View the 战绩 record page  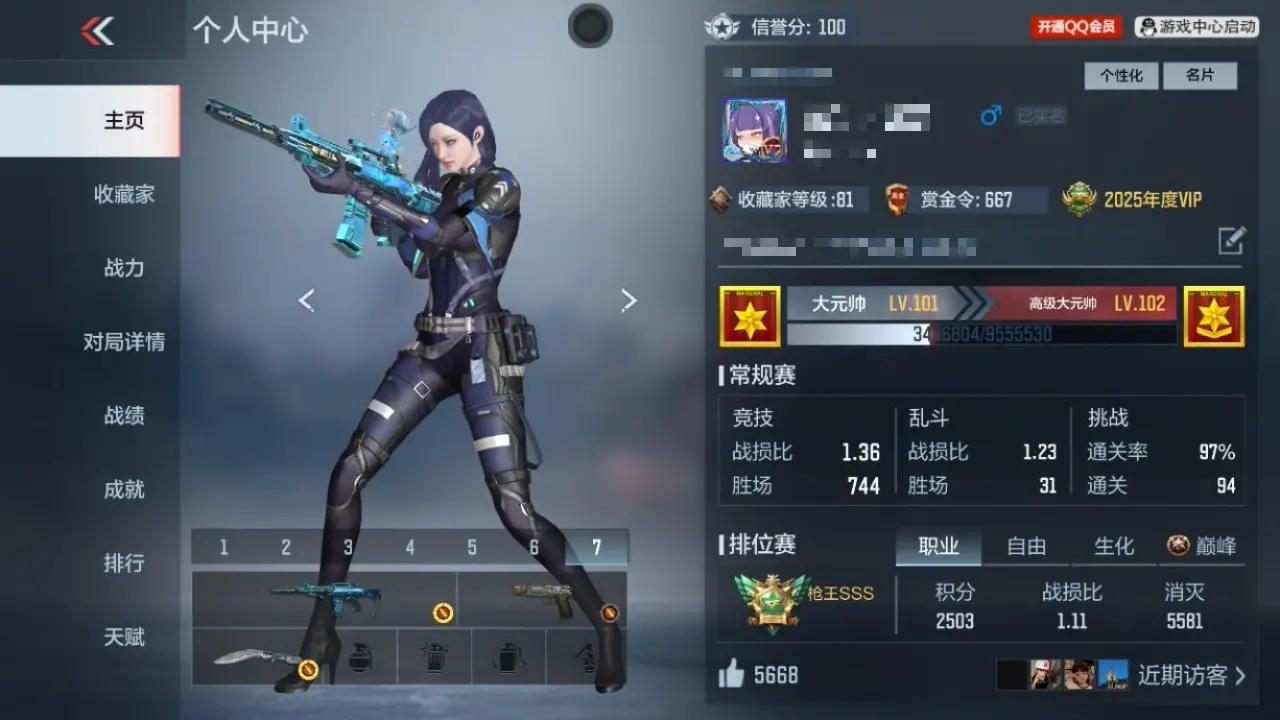pos(124,416)
